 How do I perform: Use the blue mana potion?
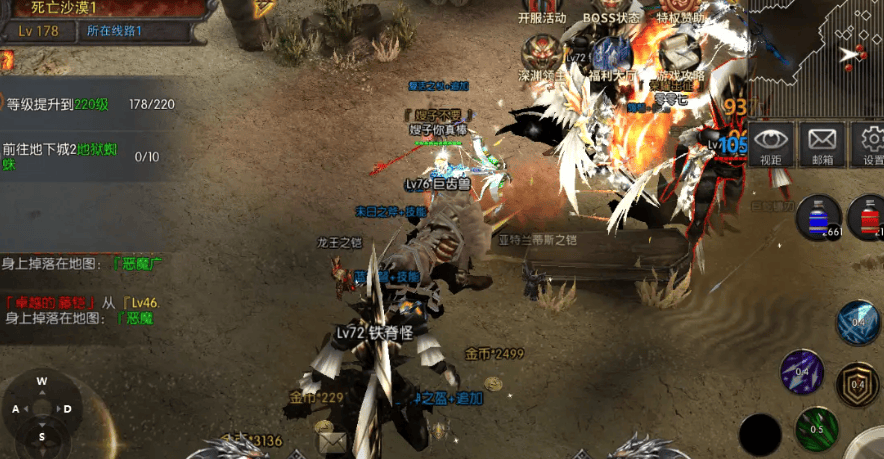pos(819,217)
